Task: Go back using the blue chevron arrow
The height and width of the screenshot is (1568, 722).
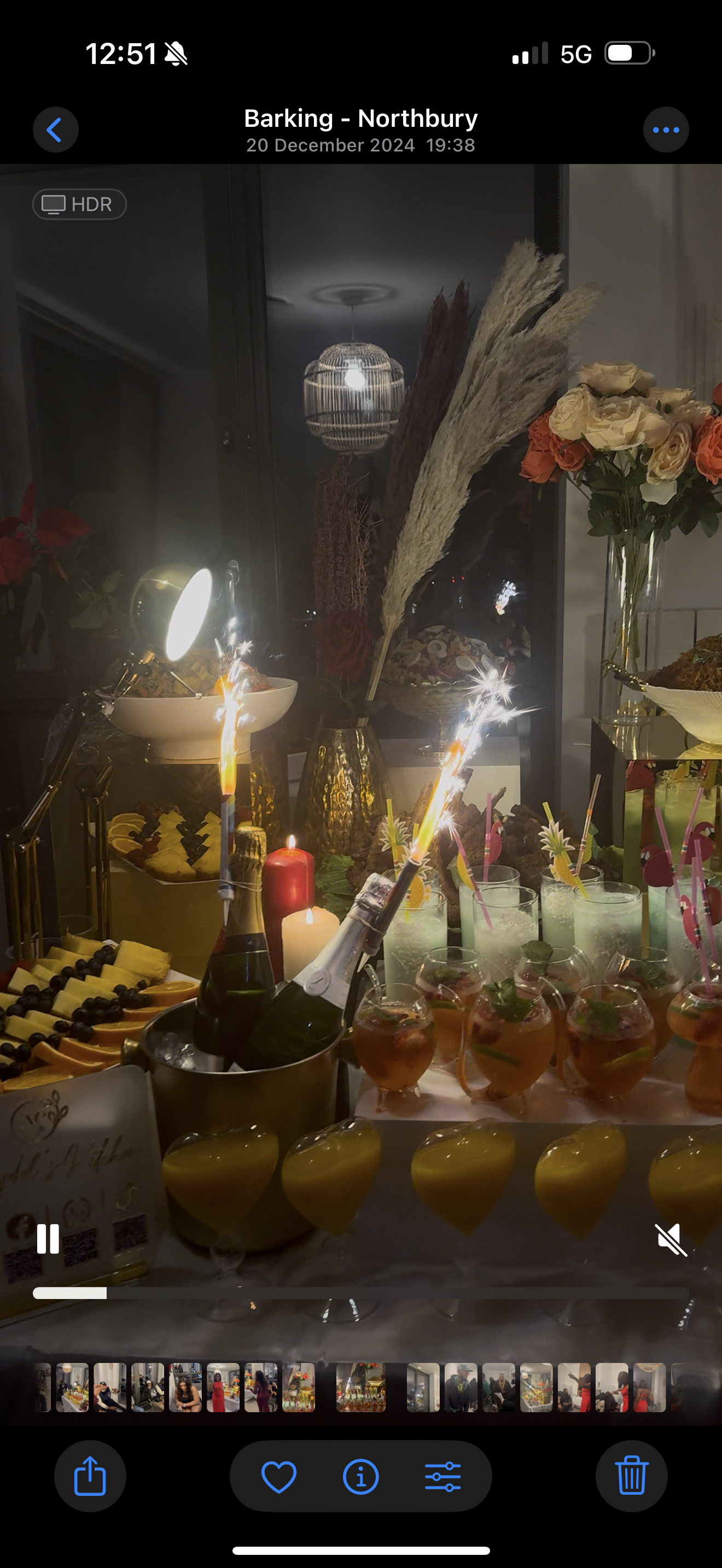Action: 55,129
